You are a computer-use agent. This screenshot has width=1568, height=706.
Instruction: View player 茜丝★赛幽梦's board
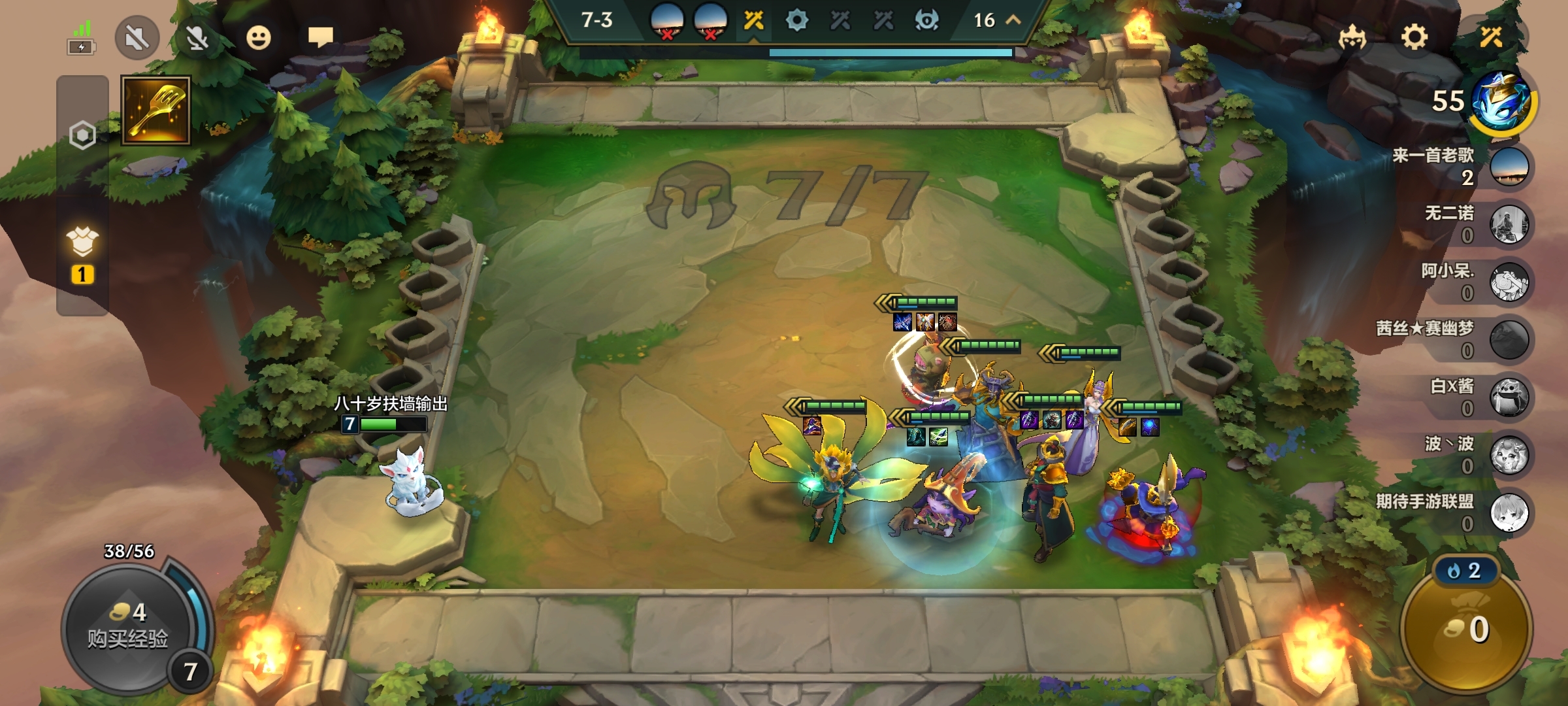[1509, 340]
